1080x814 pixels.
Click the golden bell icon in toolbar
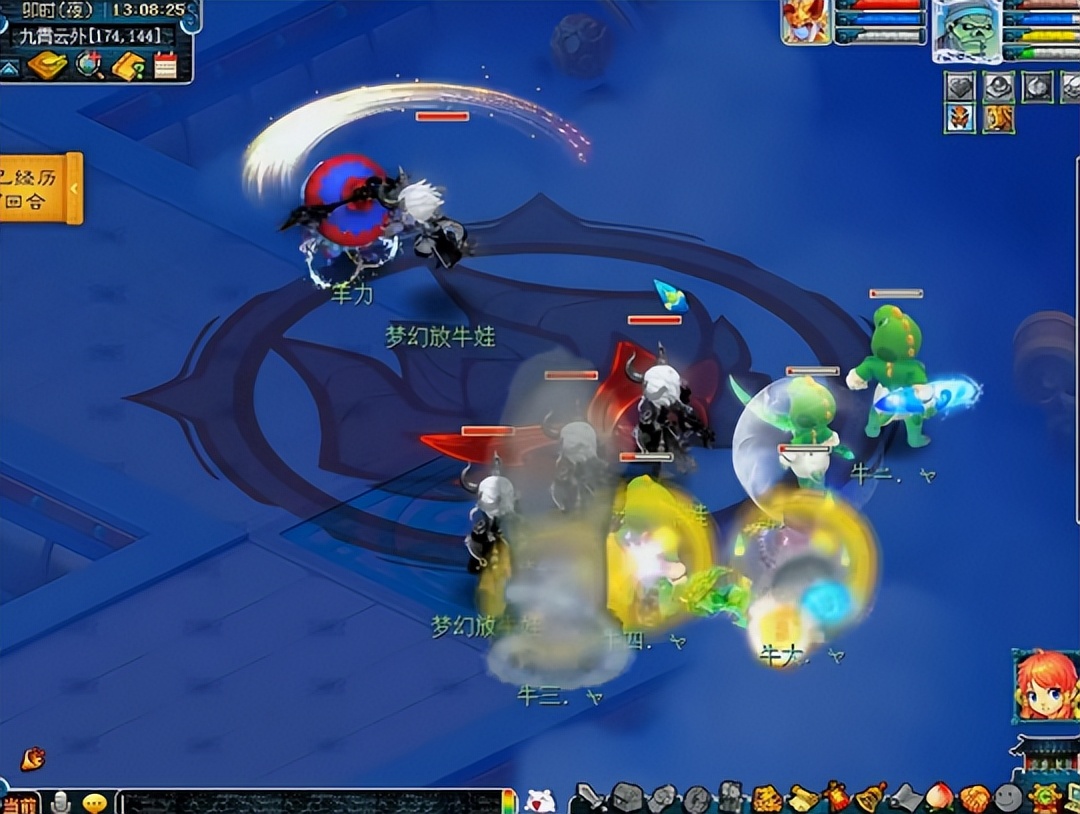(870, 797)
